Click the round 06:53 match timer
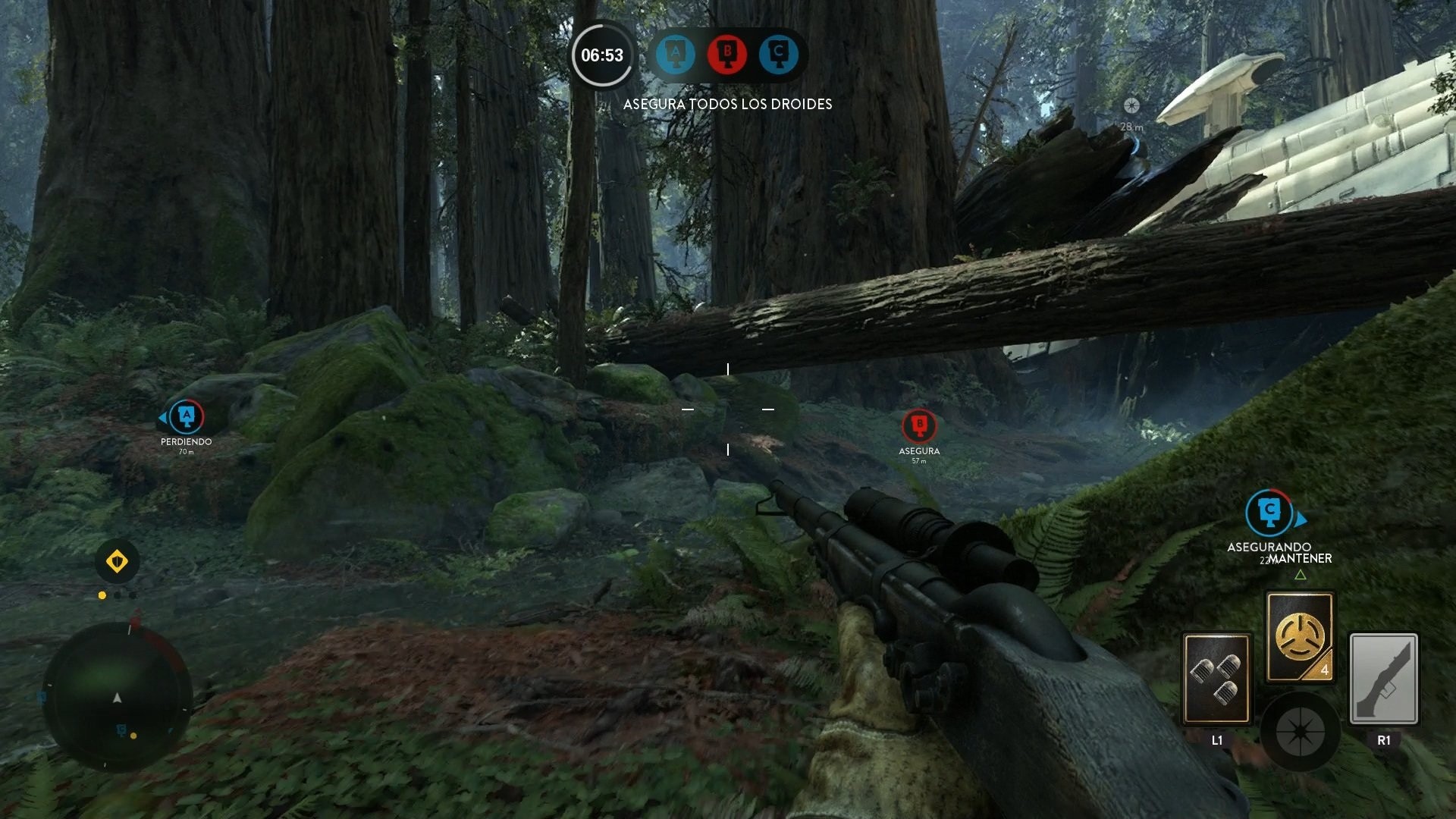1456x819 pixels. point(601,54)
